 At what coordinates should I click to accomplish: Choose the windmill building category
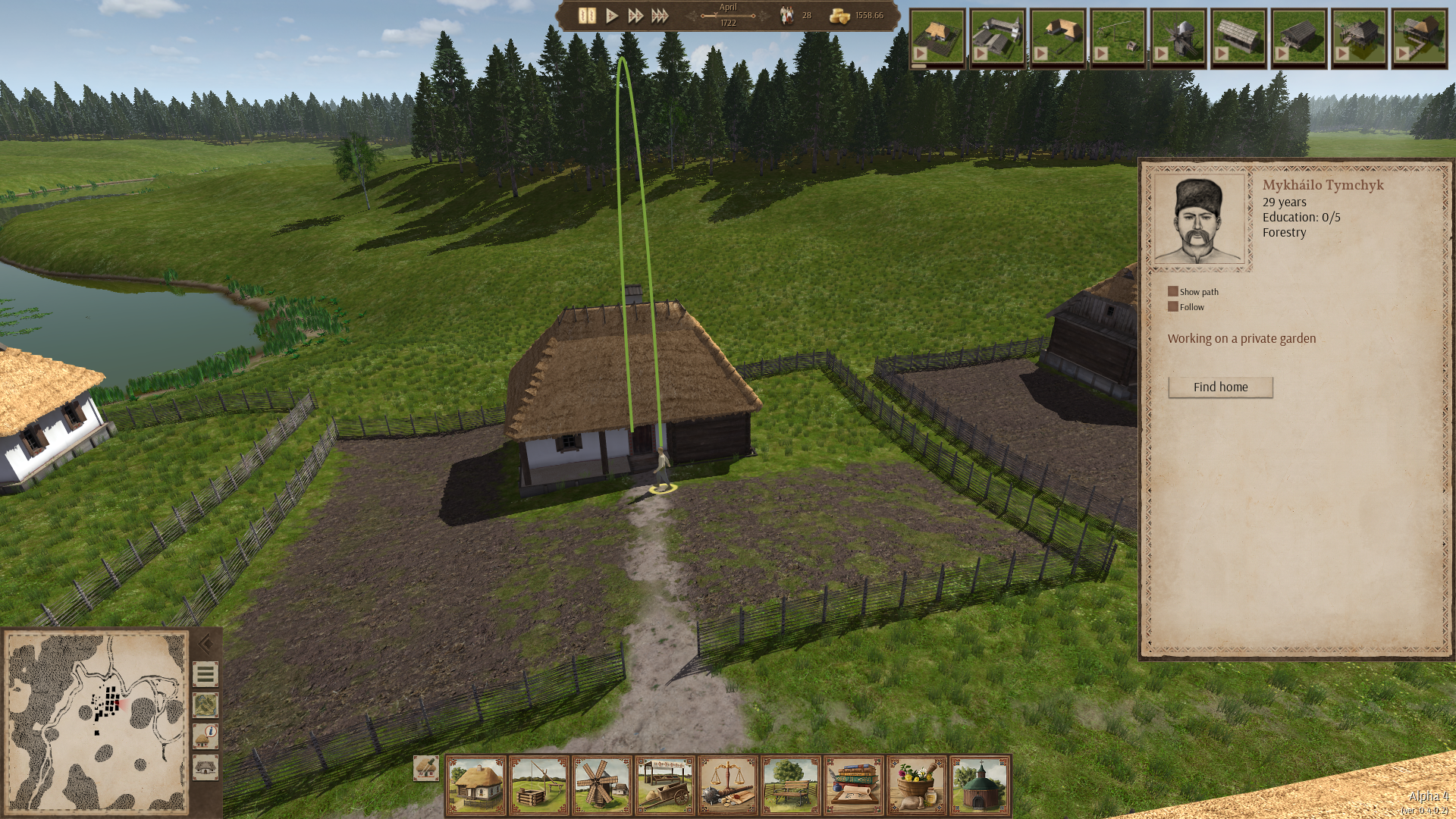pos(602,785)
